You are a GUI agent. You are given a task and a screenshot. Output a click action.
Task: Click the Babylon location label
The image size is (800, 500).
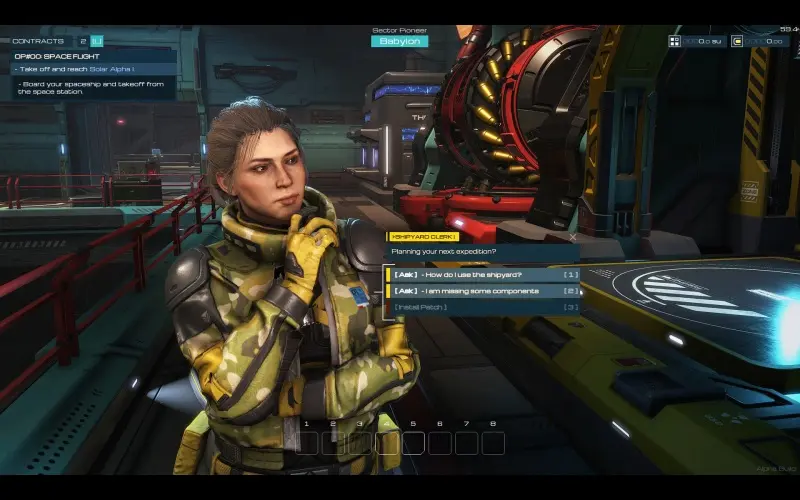(399, 41)
